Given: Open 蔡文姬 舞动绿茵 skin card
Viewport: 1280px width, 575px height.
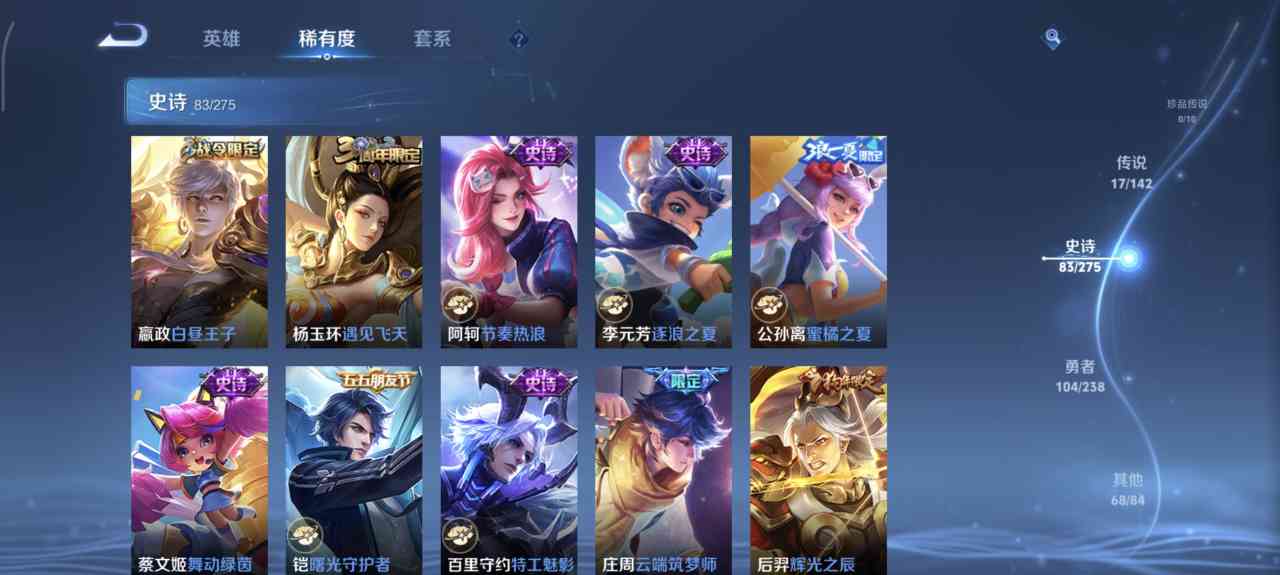Looking at the screenshot, I should pyautogui.click(x=199, y=470).
